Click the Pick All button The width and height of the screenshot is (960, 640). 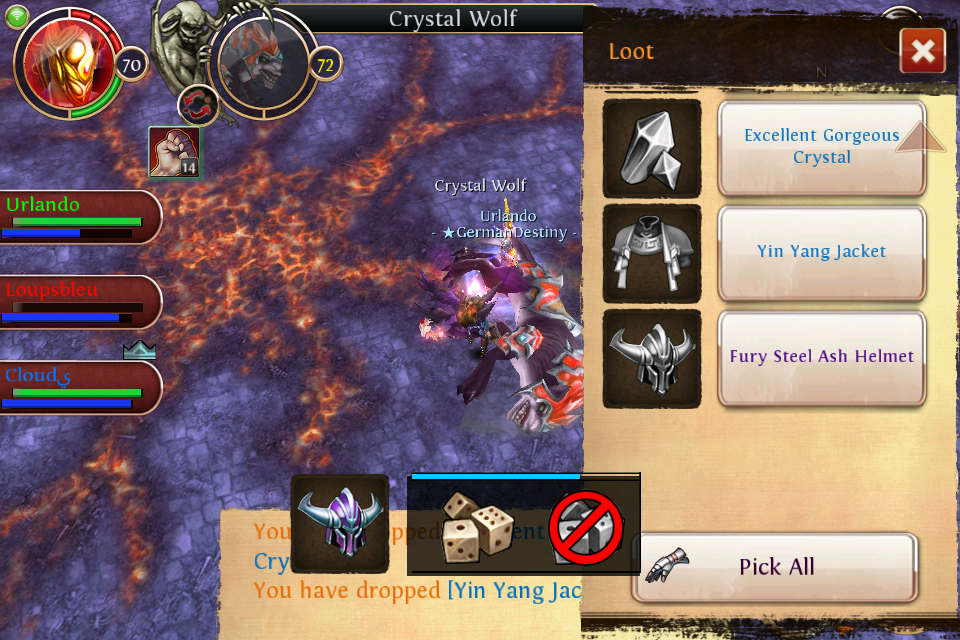[775, 567]
